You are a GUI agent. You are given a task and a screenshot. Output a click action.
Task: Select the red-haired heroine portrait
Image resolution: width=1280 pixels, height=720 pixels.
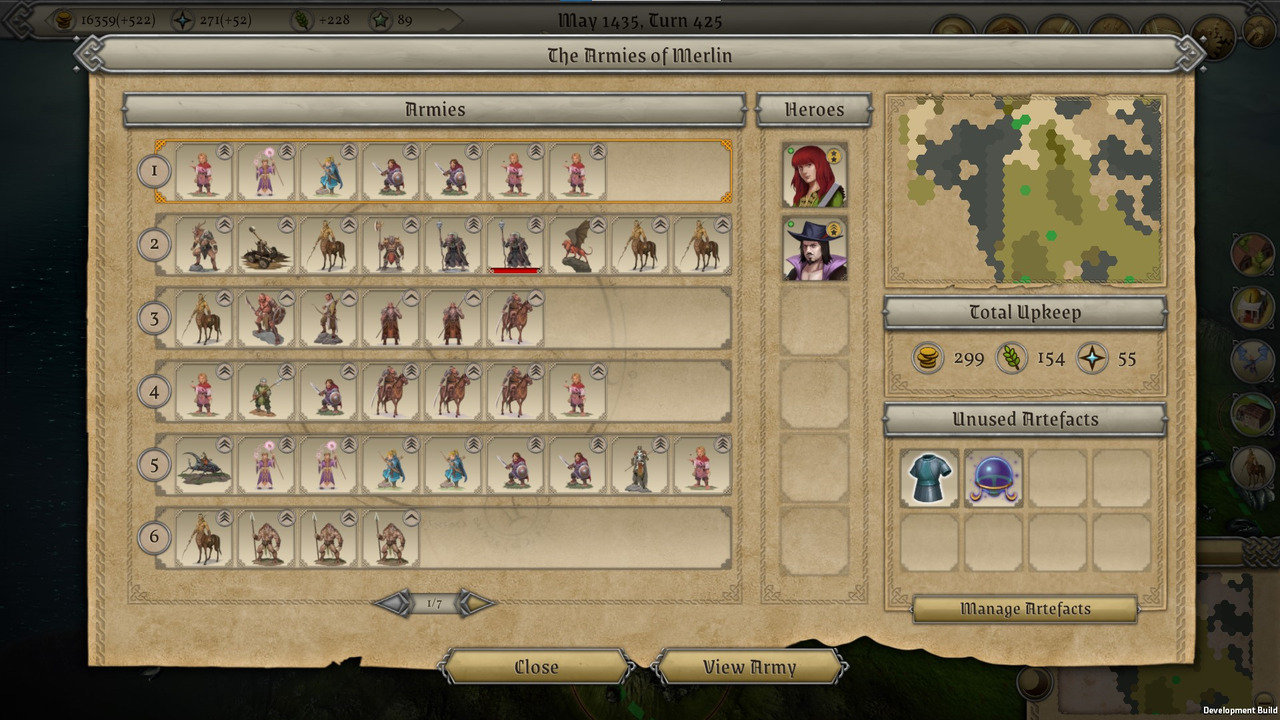point(815,175)
